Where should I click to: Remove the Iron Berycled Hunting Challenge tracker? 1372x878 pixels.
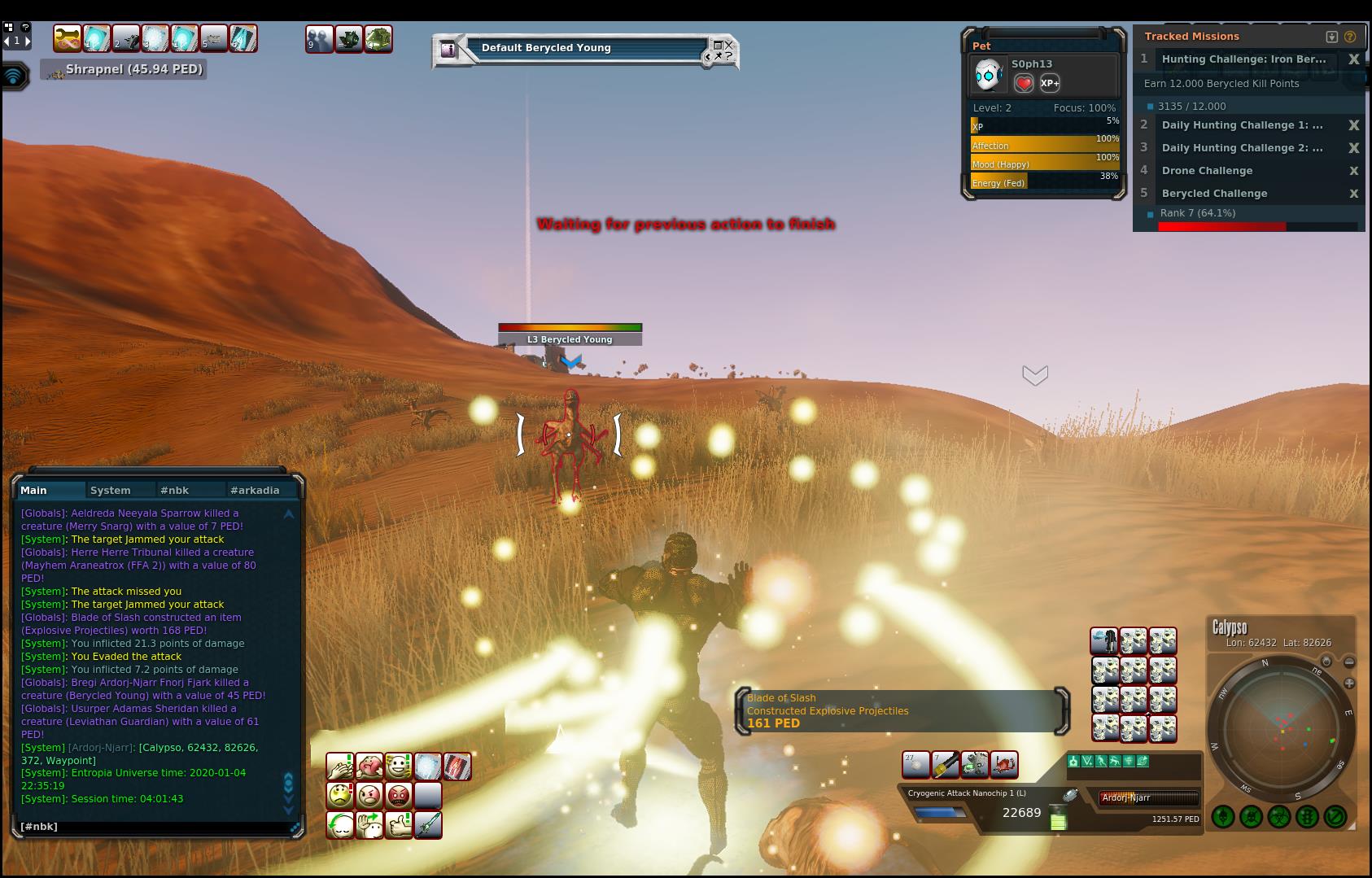pyautogui.click(x=1353, y=59)
